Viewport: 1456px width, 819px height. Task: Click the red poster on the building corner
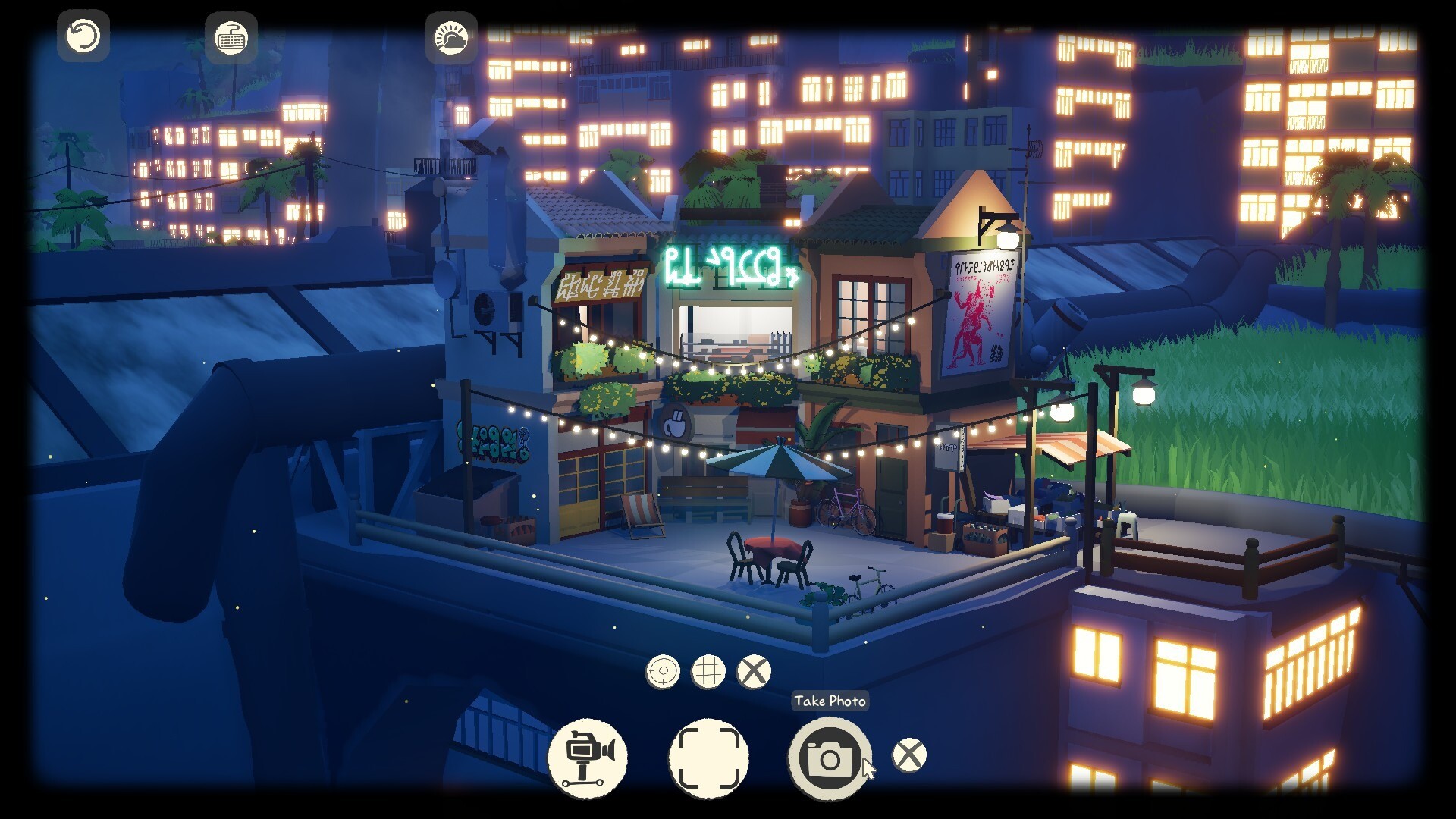click(x=980, y=312)
